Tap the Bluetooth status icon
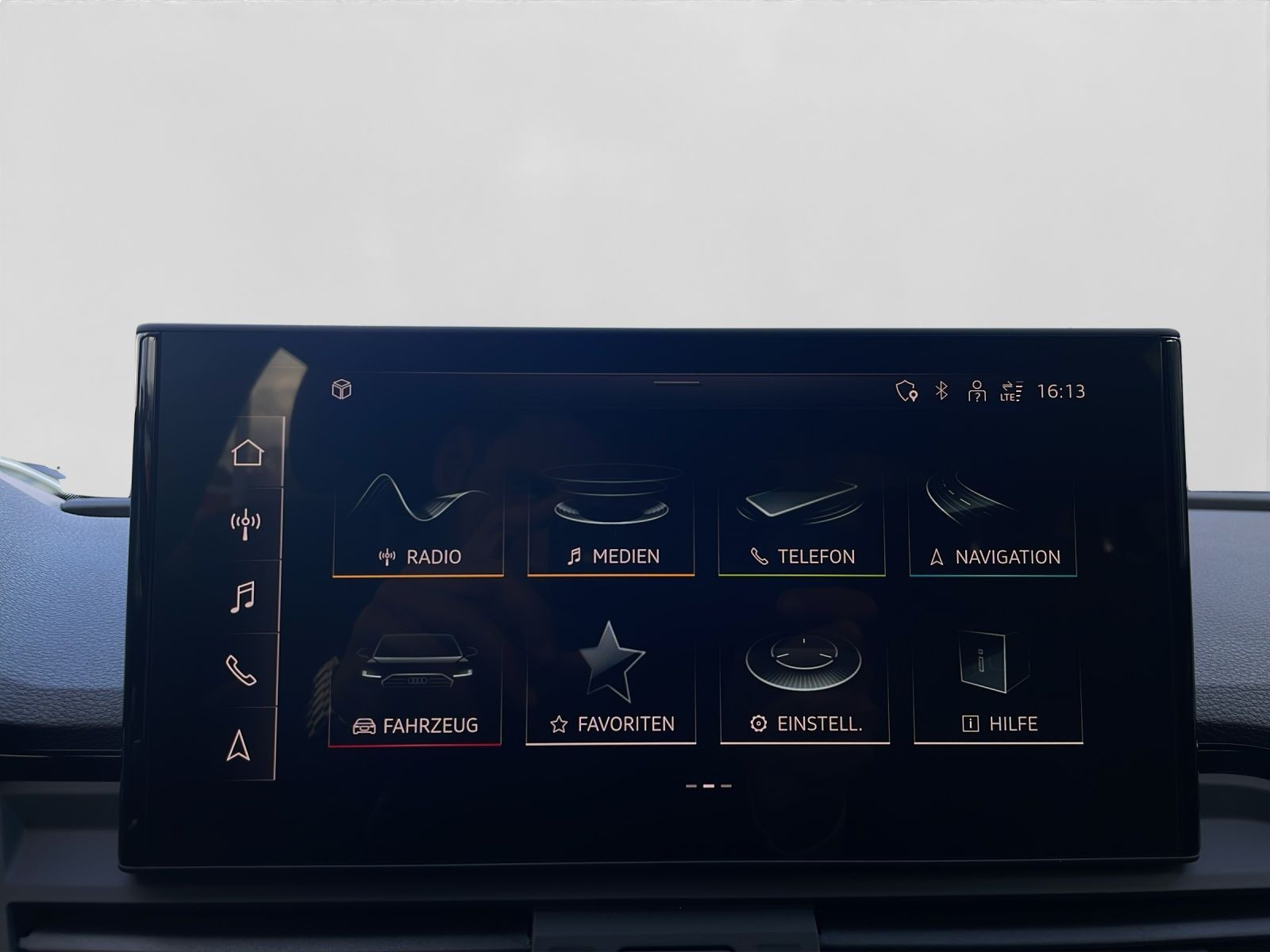1270x952 pixels. [x=941, y=390]
